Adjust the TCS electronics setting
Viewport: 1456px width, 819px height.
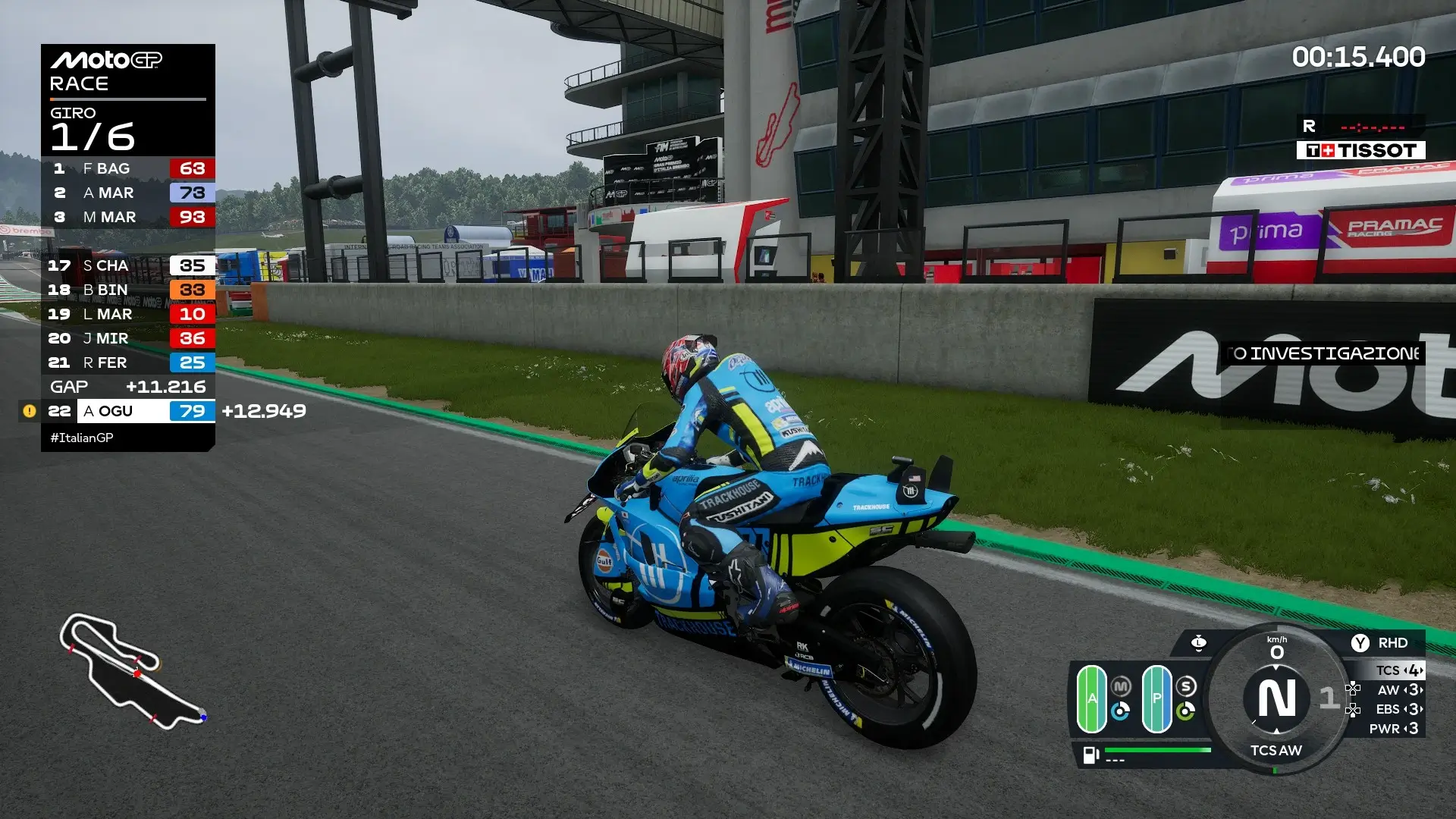1399,670
